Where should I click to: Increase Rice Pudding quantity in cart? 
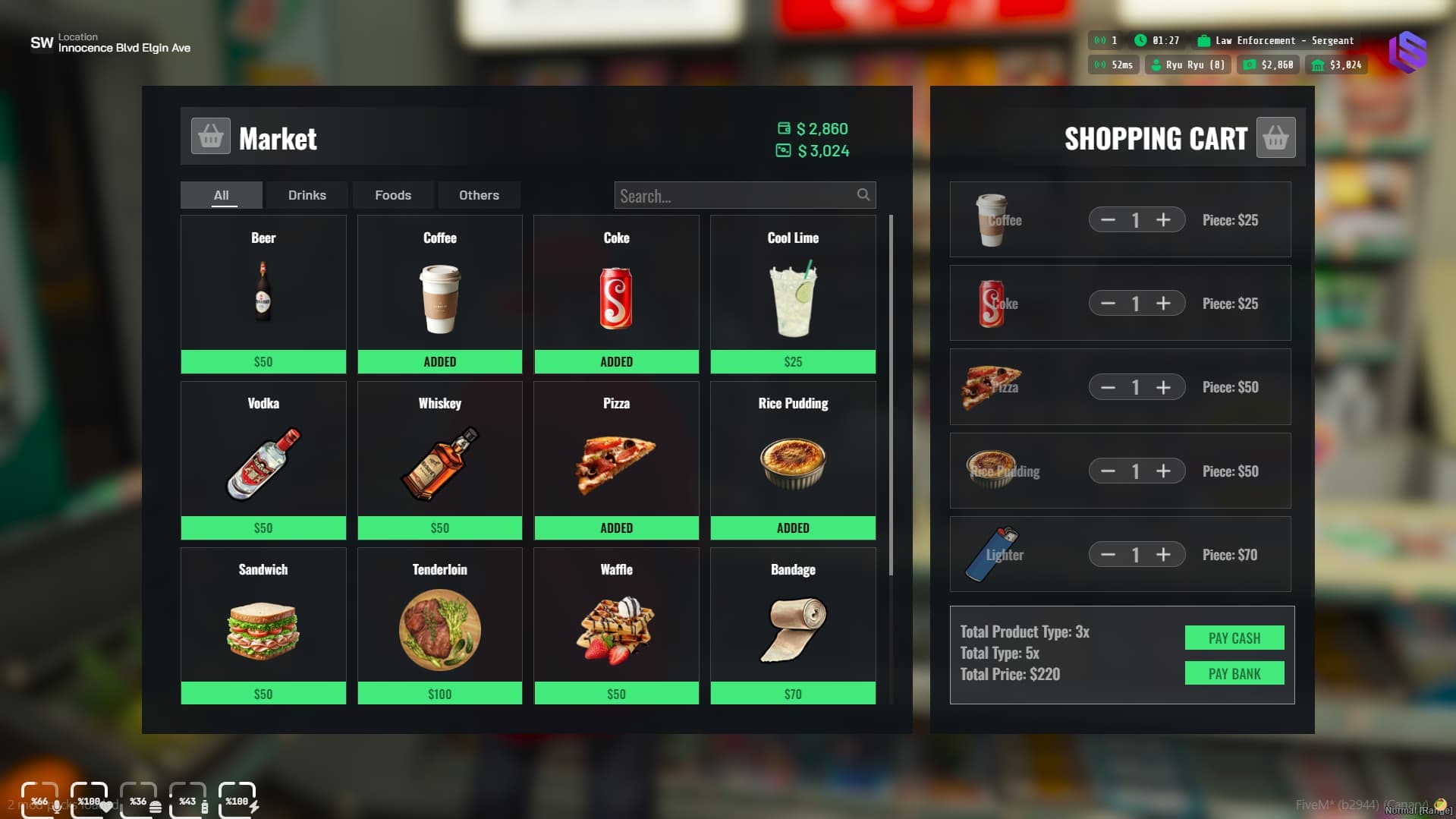[1163, 471]
